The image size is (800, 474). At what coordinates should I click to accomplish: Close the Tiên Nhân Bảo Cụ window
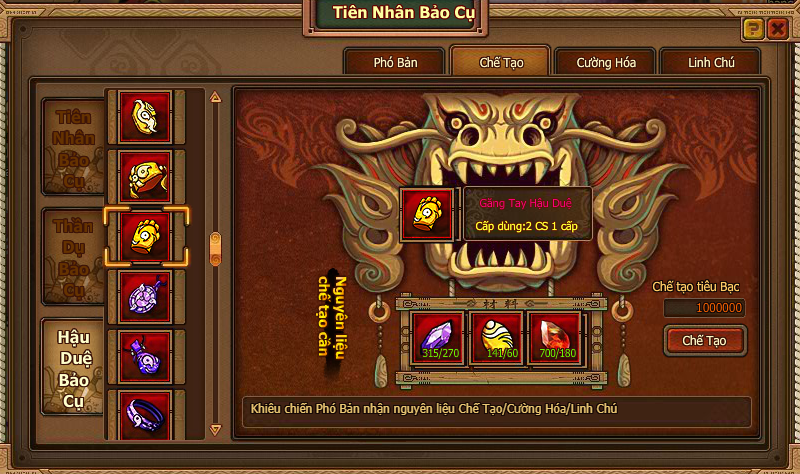coord(777,29)
